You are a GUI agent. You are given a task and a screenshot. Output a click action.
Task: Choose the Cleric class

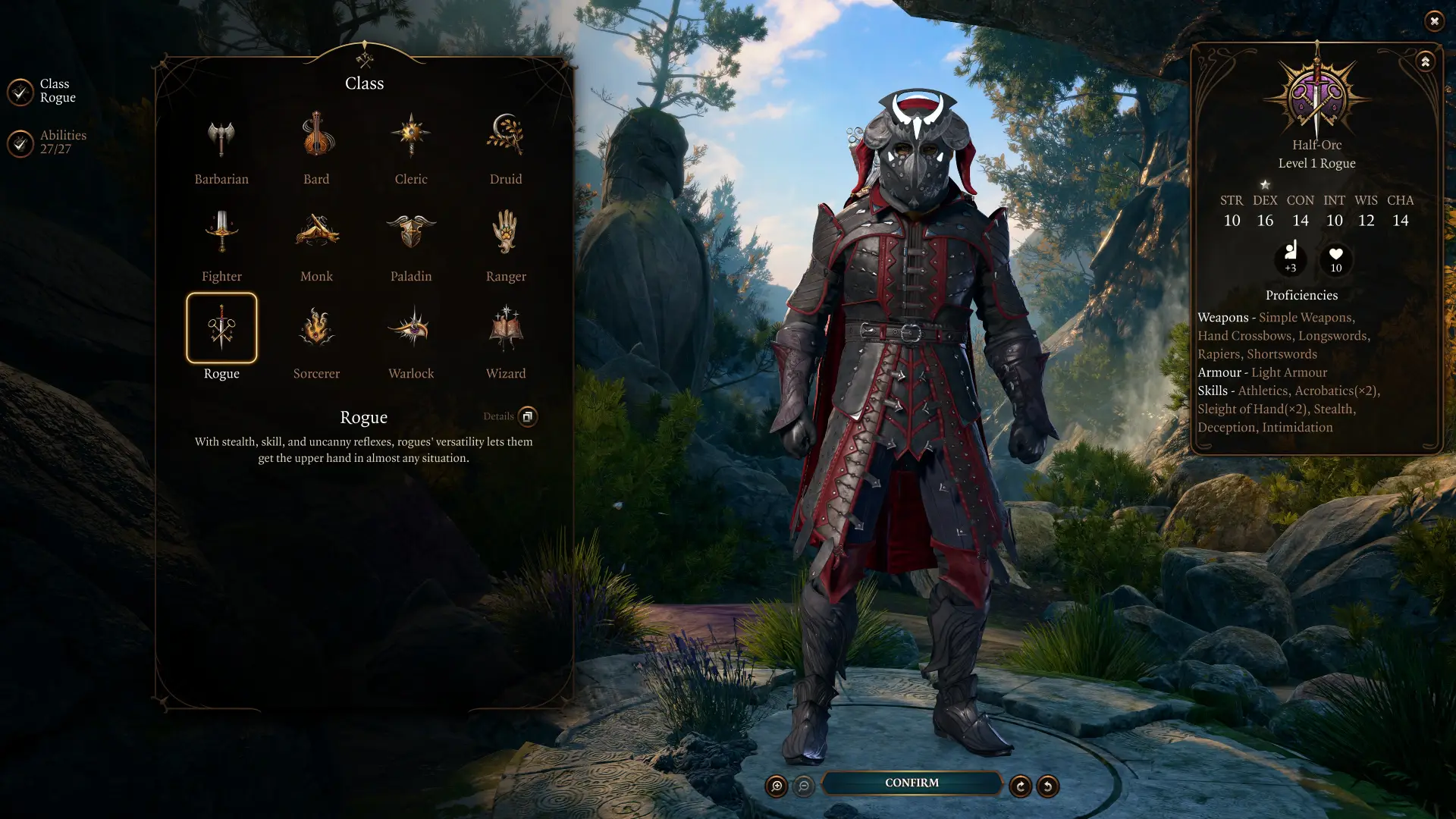tap(410, 134)
